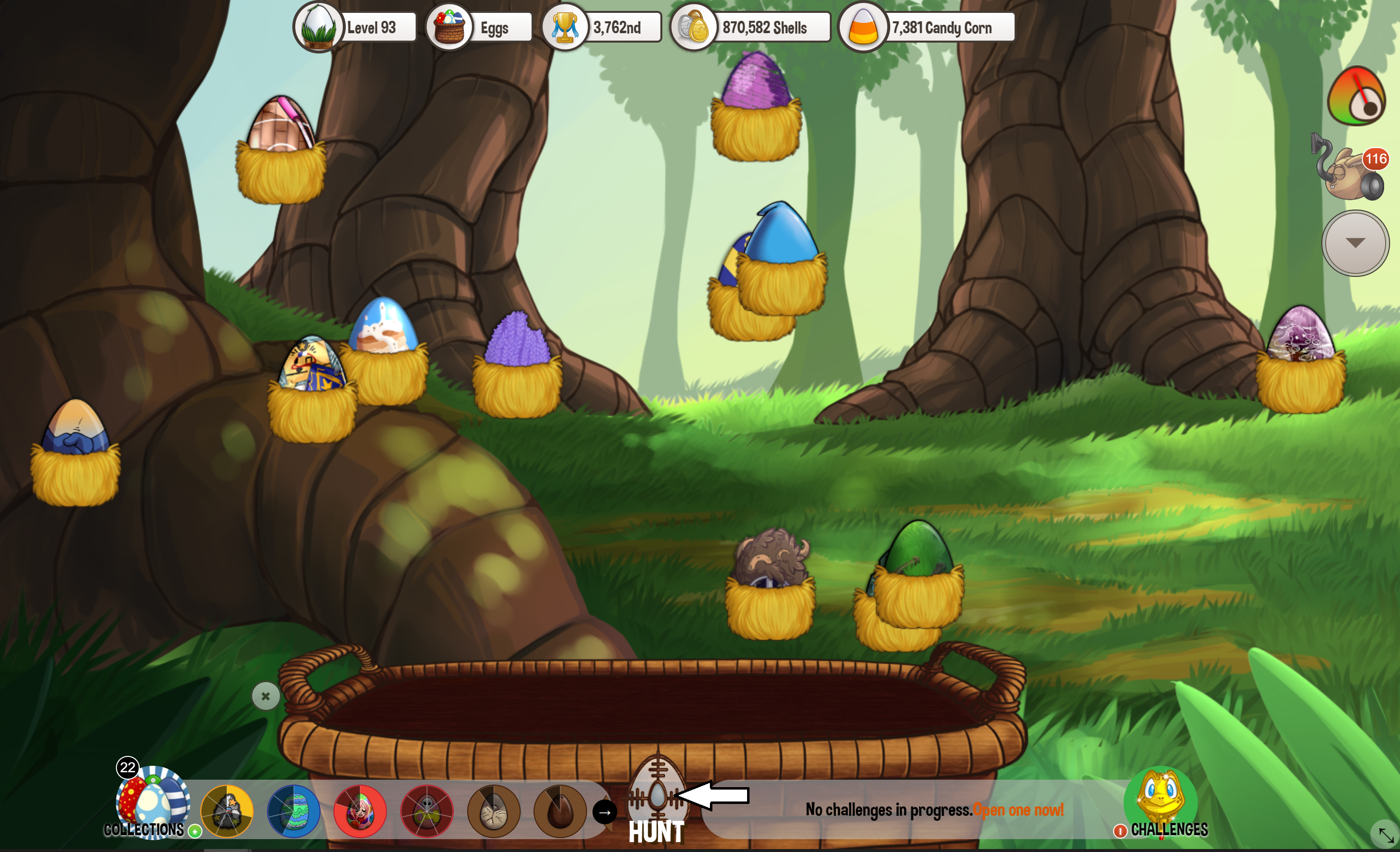This screenshot has height=852, width=1400.
Task: Click the green plus beside Collections
Action: point(195,831)
